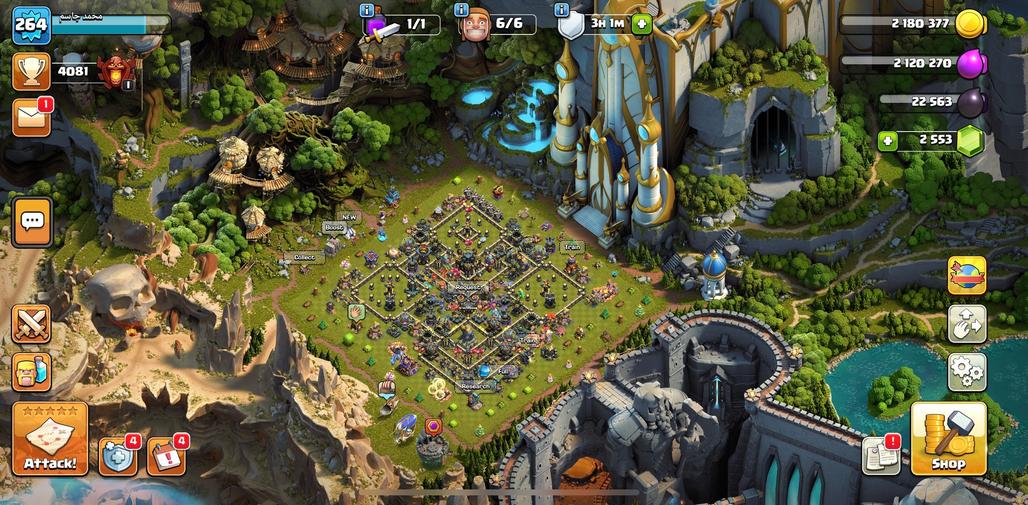
Task: Open the Shop
Action: point(948,439)
